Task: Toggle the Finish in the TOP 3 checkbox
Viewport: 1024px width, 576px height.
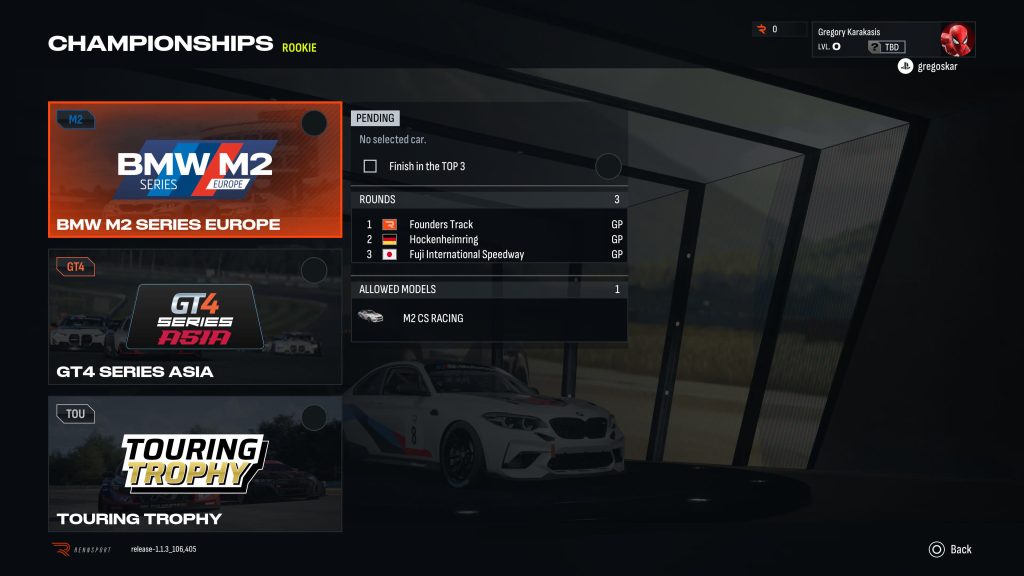Action: click(x=370, y=166)
